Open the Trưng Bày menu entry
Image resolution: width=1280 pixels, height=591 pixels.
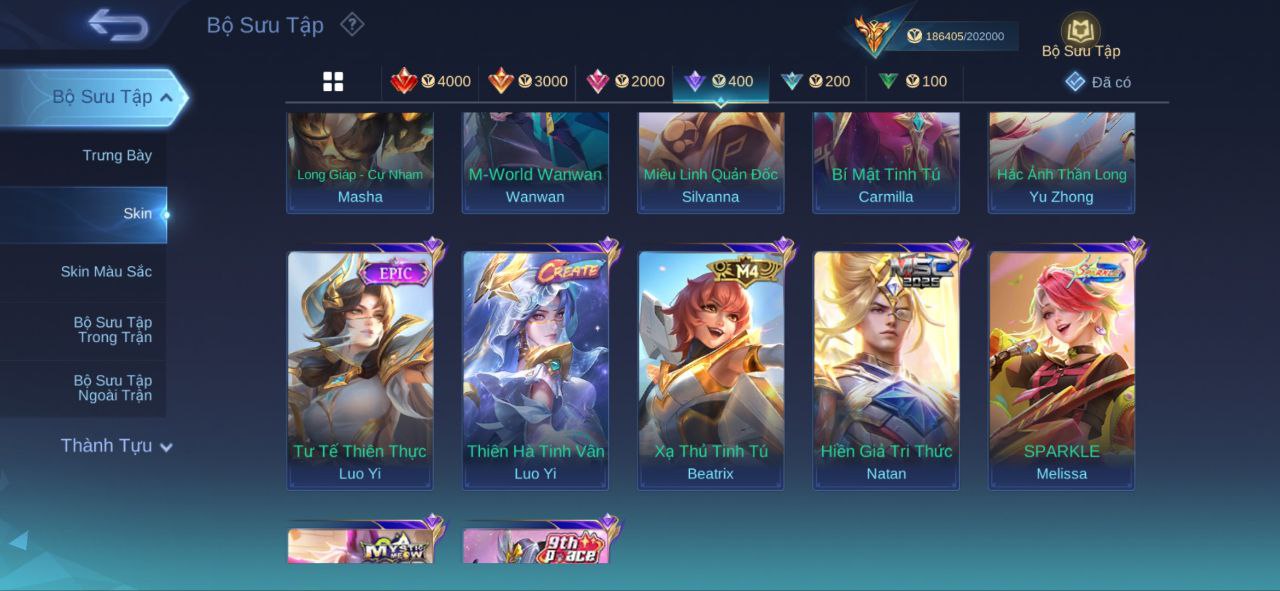tap(117, 156)
